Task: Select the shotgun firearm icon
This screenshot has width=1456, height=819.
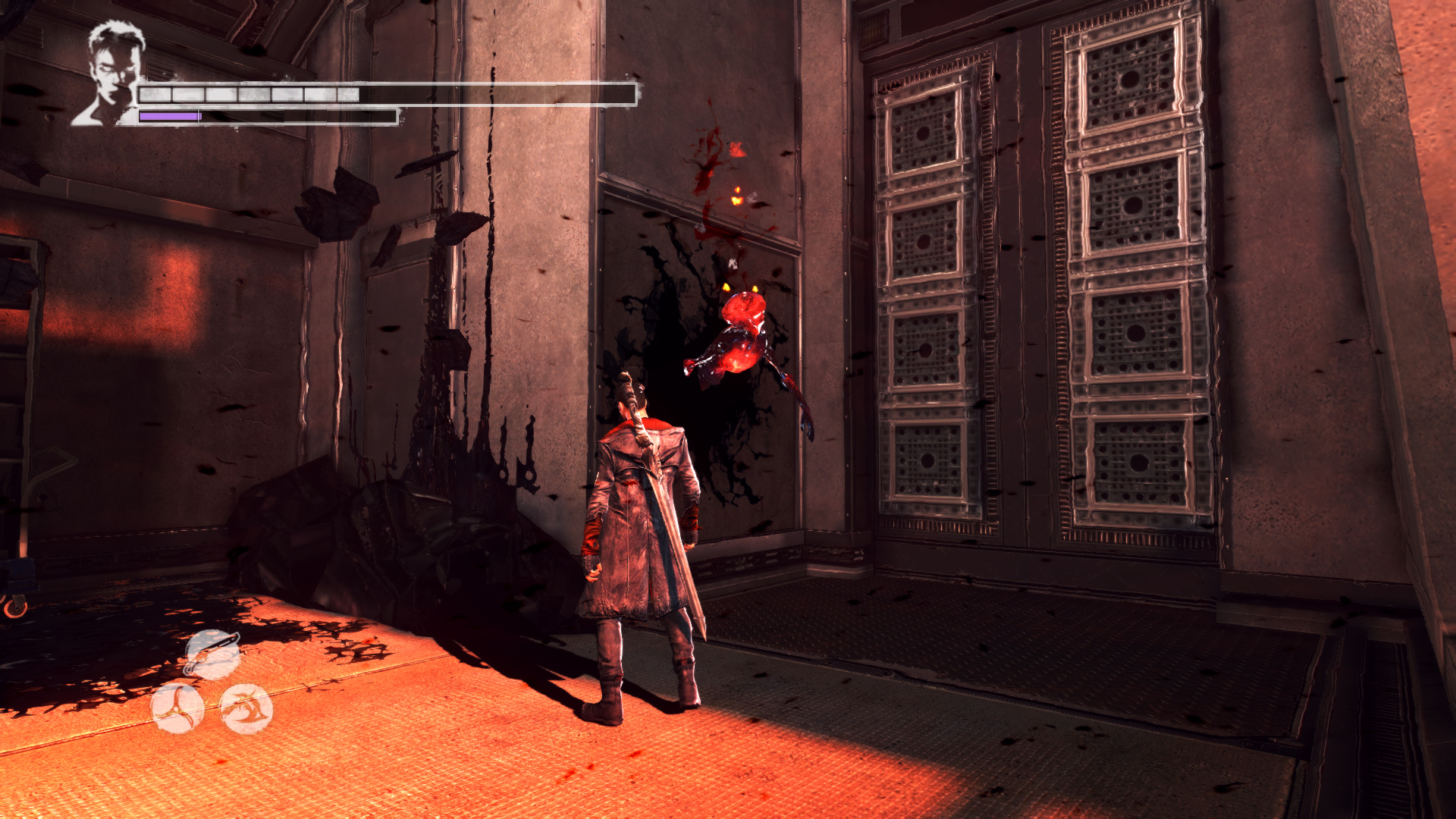Action: pyautogui.click(x=212, y=654)
